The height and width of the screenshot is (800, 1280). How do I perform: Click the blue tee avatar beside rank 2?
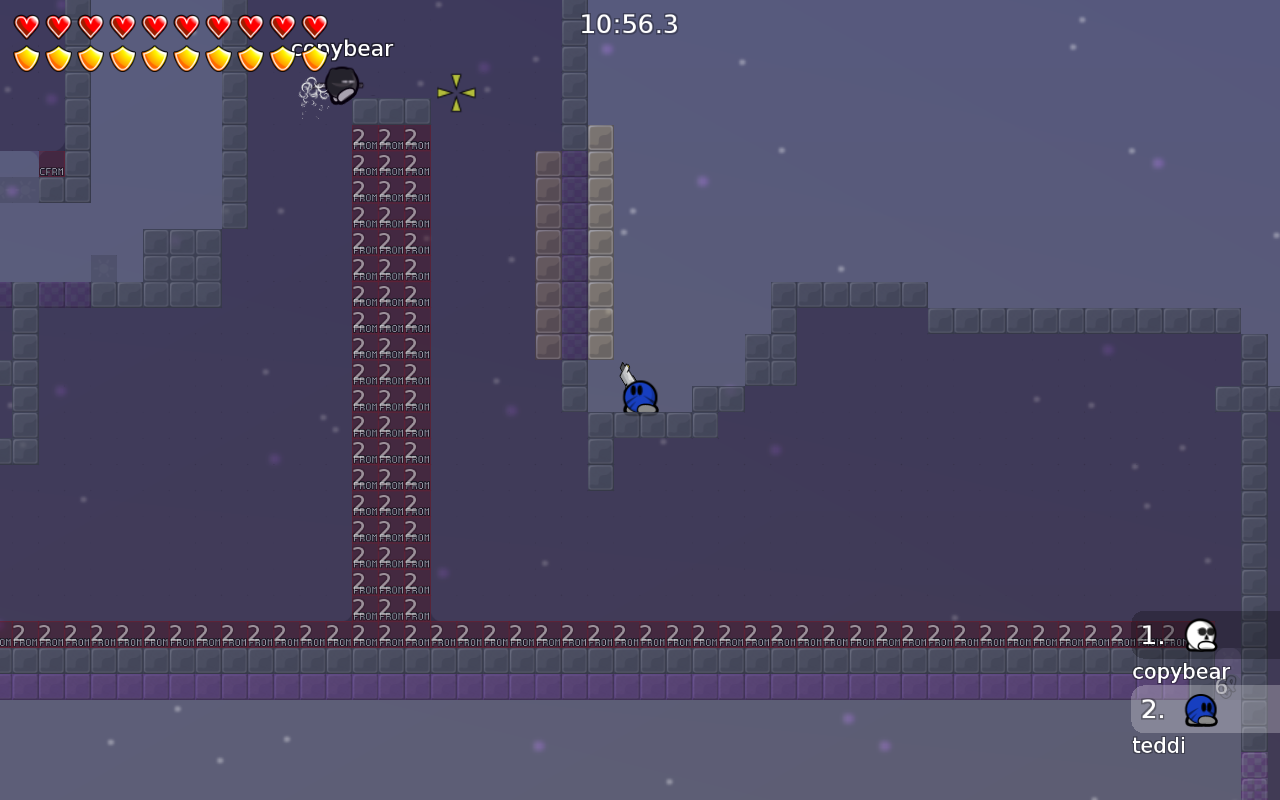click(x=1199, y=709)
